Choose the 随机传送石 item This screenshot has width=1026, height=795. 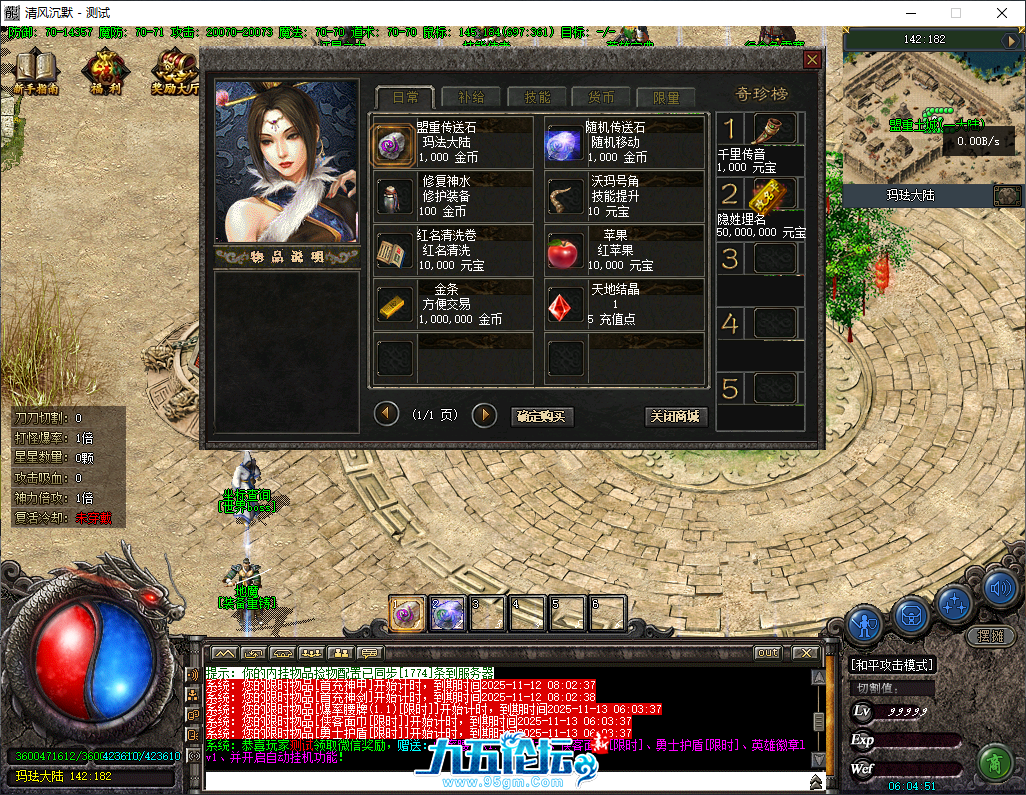564,144
